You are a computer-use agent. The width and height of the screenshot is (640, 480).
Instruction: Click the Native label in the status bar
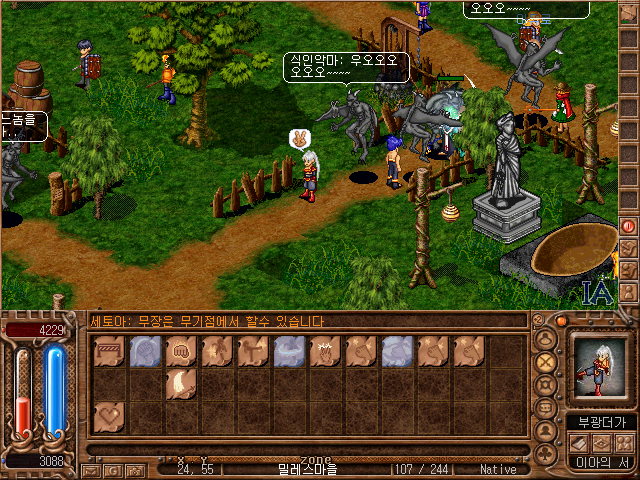tap(498, 469)
